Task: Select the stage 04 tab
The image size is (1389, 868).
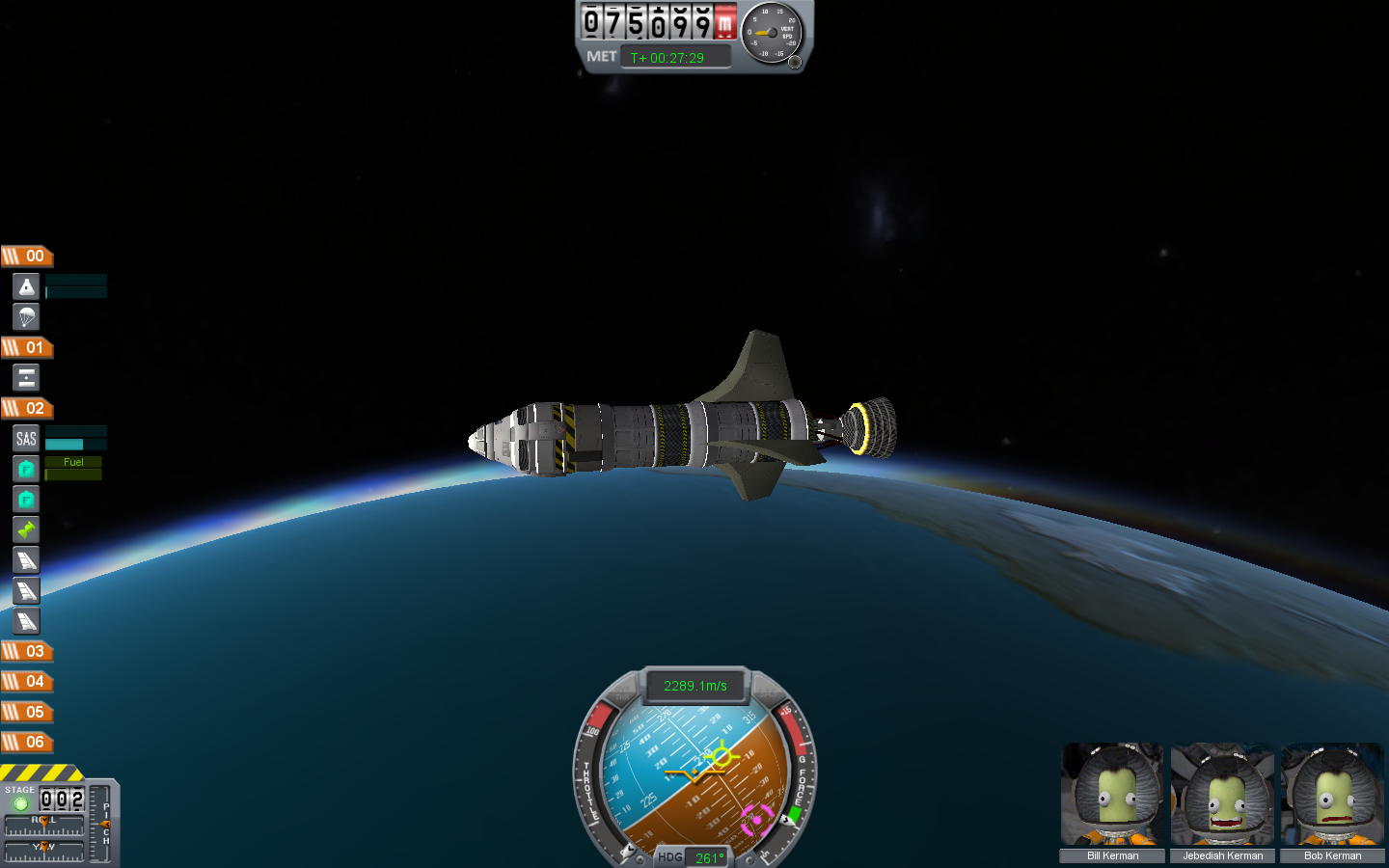Action: pyautogui.click(x=27, y=681)
